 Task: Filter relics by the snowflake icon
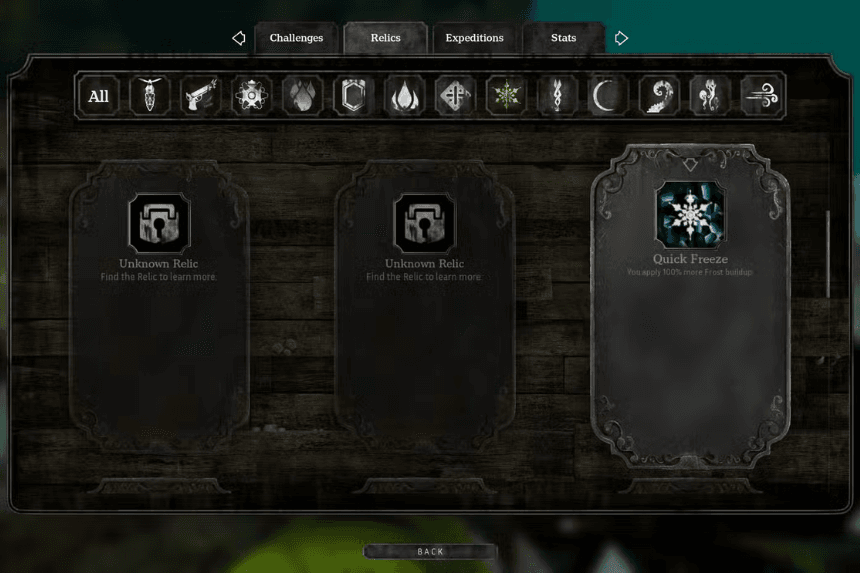506,96
